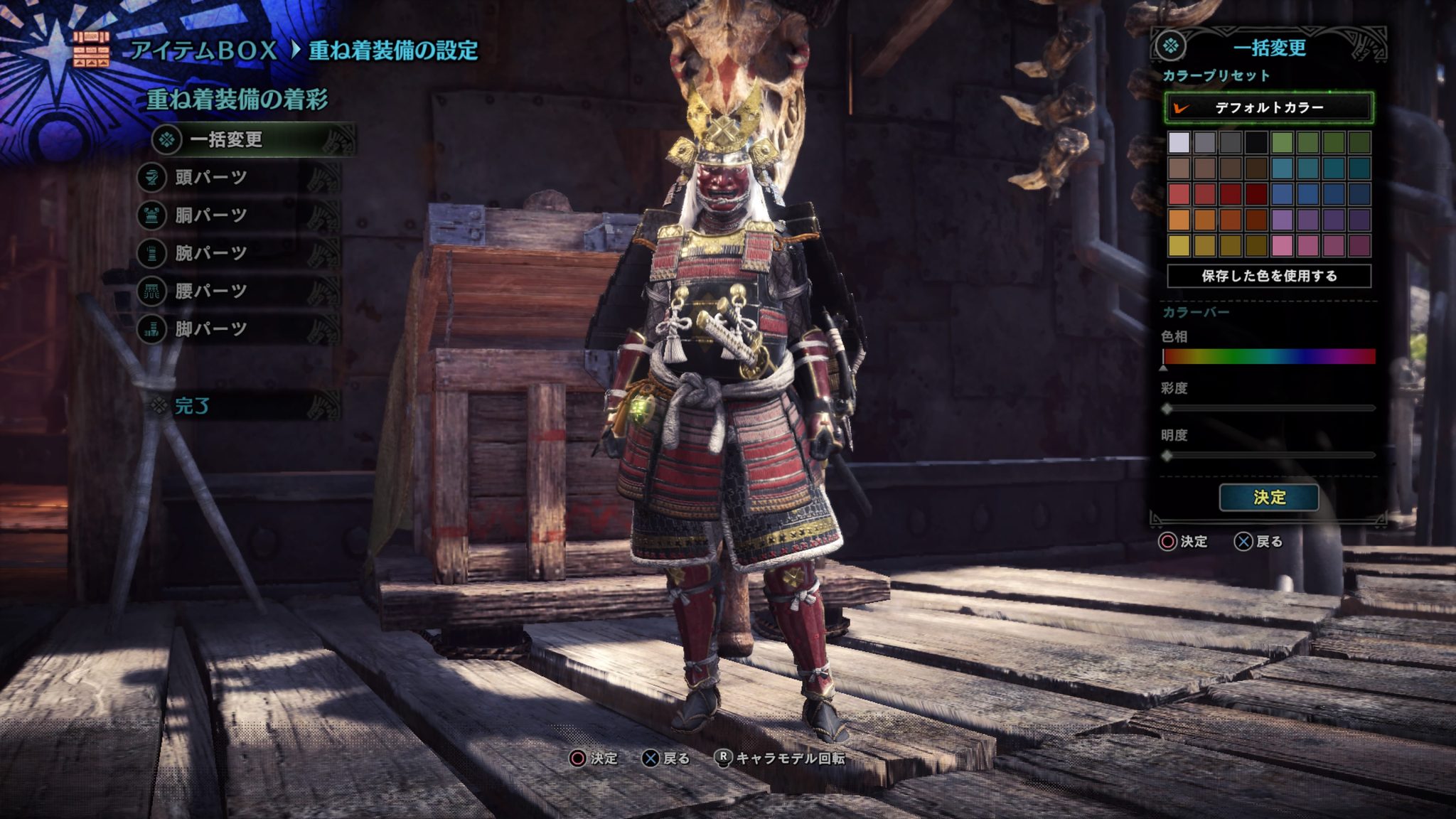Select the デフォルトカラー preset
This screenshot has height=819, width=1456.
click(1269, 108)
